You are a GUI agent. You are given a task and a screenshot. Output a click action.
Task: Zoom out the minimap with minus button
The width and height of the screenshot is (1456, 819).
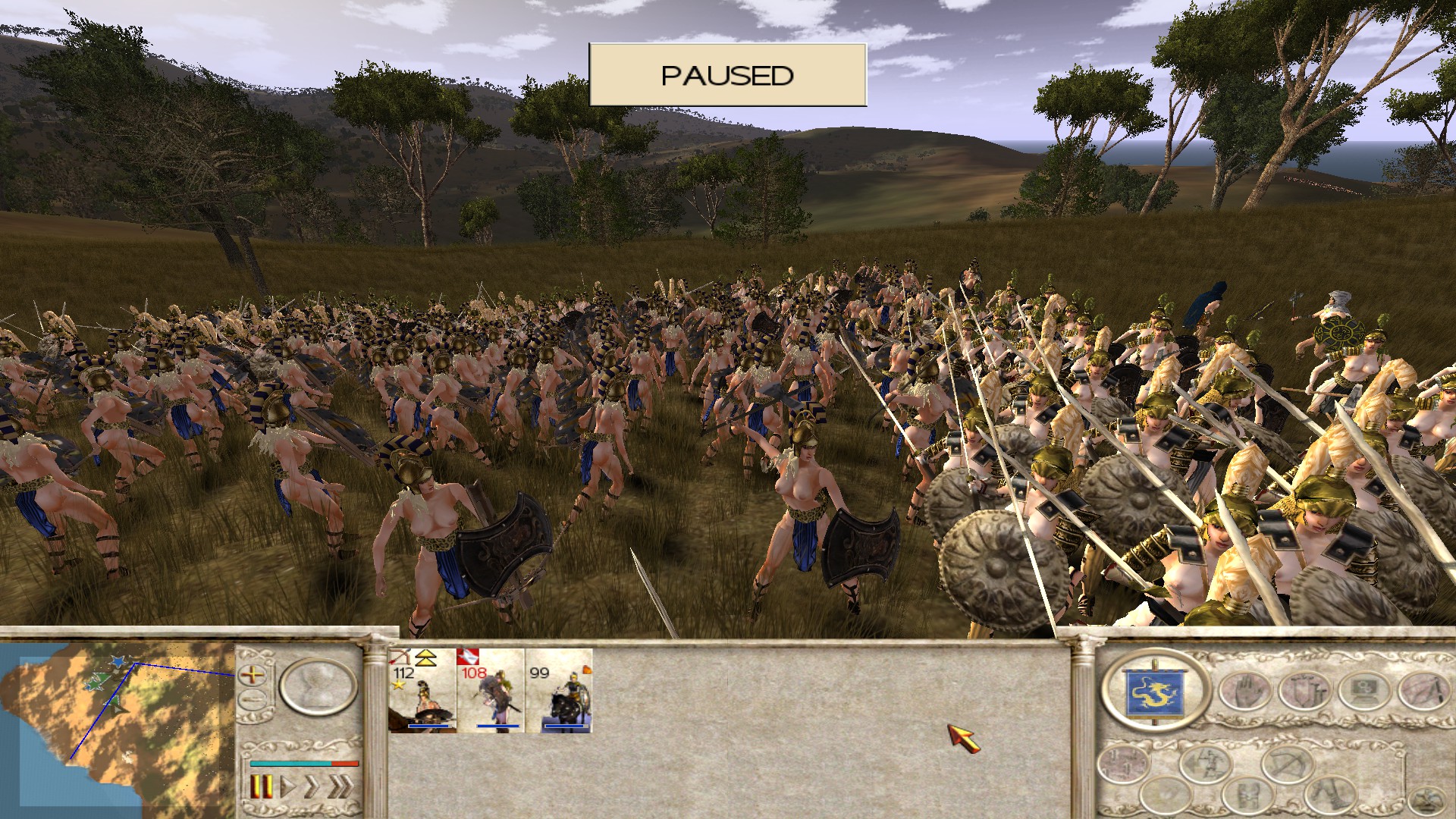click(x=252, y=698)
